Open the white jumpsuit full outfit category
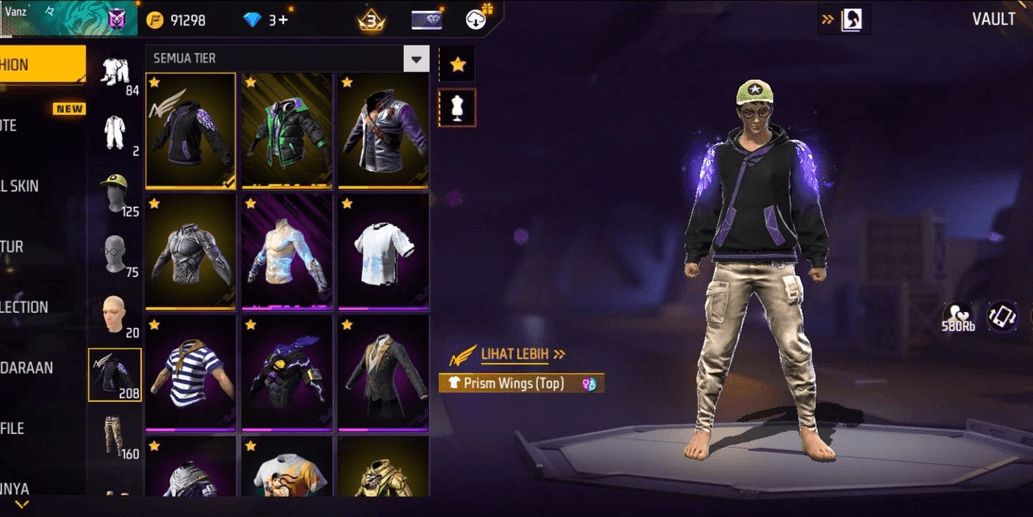This screenshot has height=517, width=1033. (x=116, y=132)
